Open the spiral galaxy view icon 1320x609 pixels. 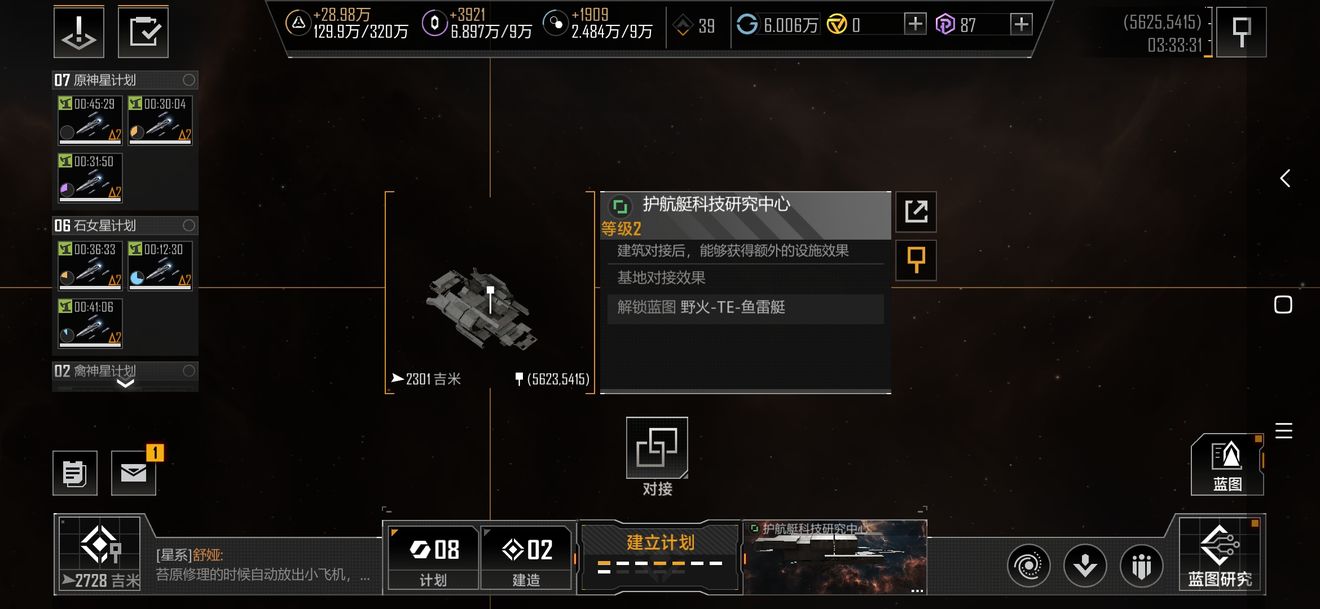(1027, 566)
